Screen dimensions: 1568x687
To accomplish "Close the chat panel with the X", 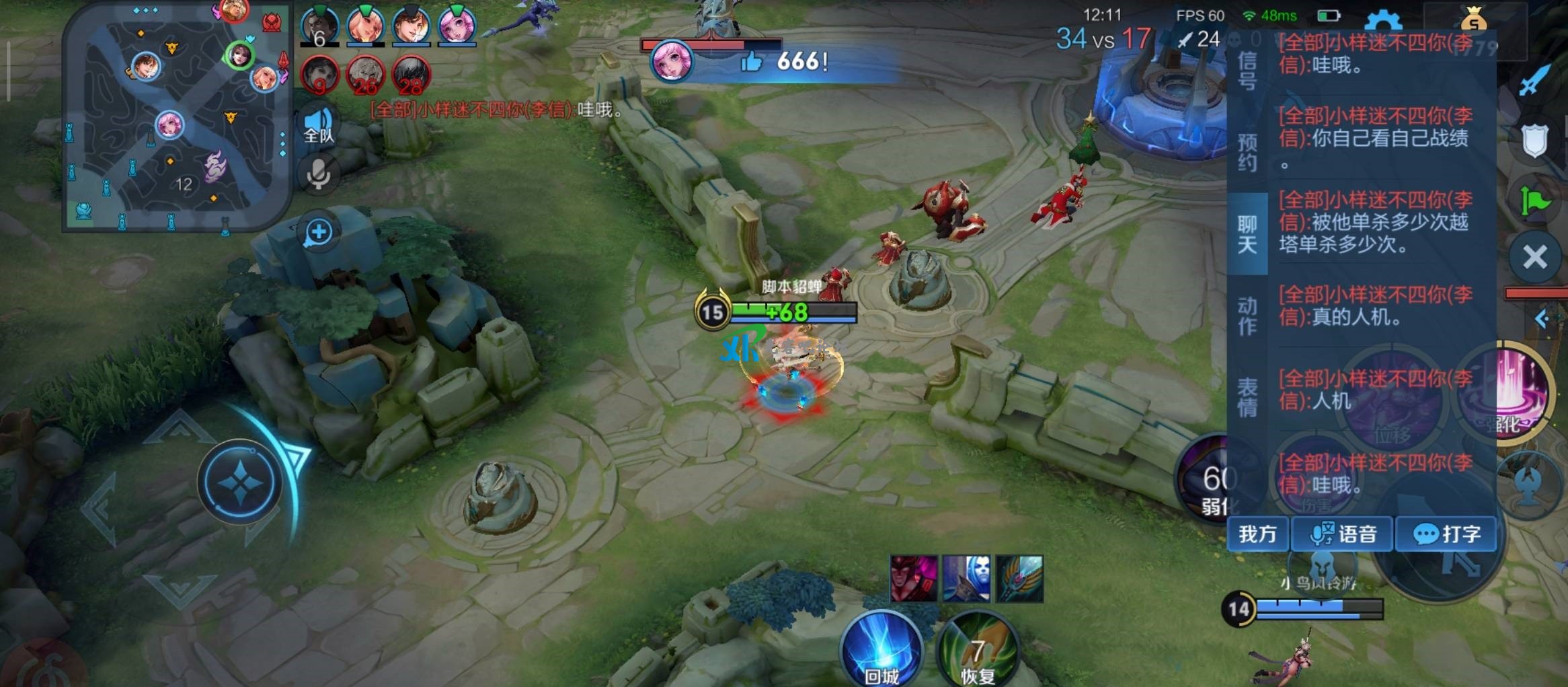I will pyautogui.click(x=1535, y=257).
